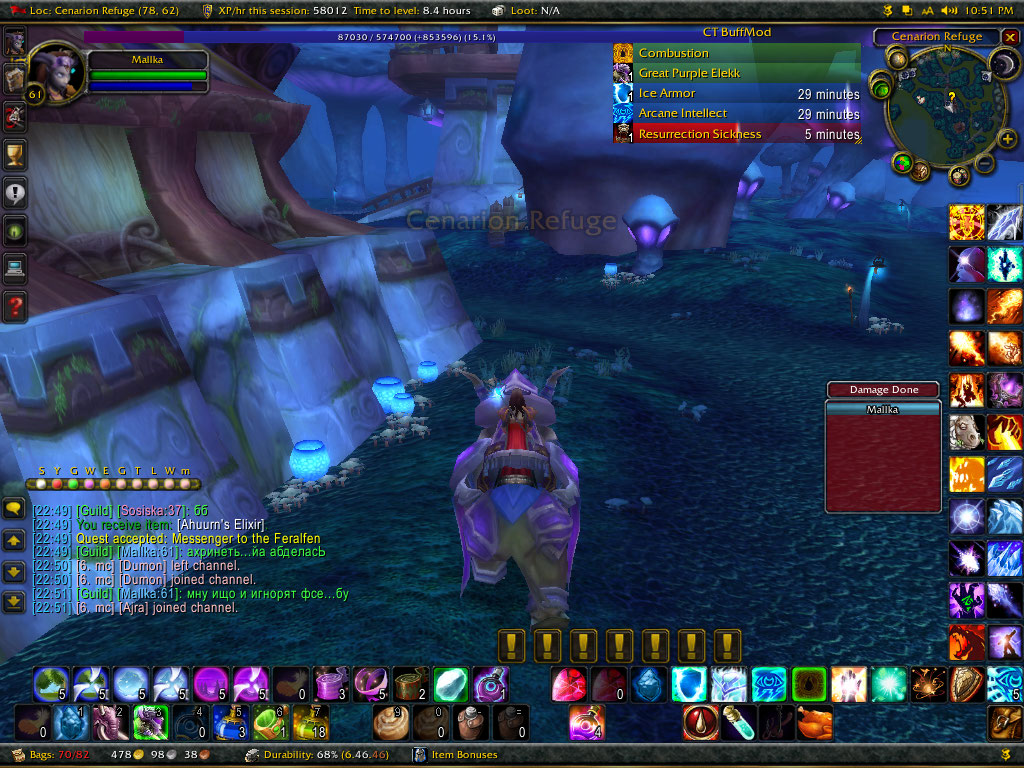Image resolution: width=1024 pixels, height=768 pixels.
Task: Use the blue mana potion with count 3
Action: (230, 722)
